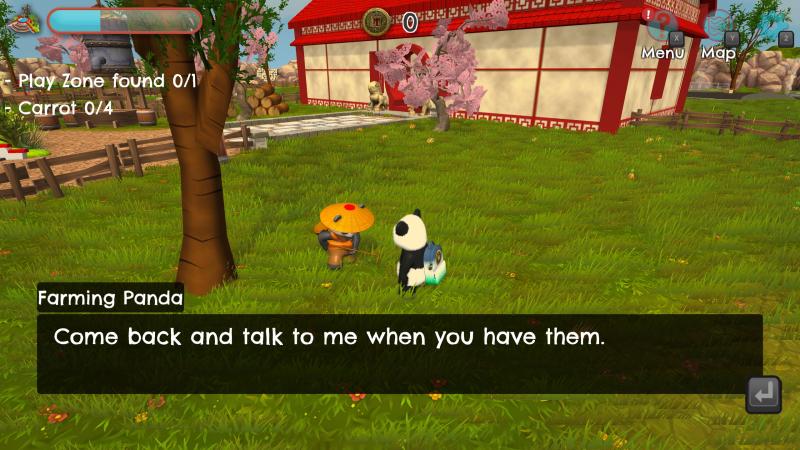Click the coin currency icon
Image resolution: width=800 pixels, height=450 pixels.
[377, 21]
